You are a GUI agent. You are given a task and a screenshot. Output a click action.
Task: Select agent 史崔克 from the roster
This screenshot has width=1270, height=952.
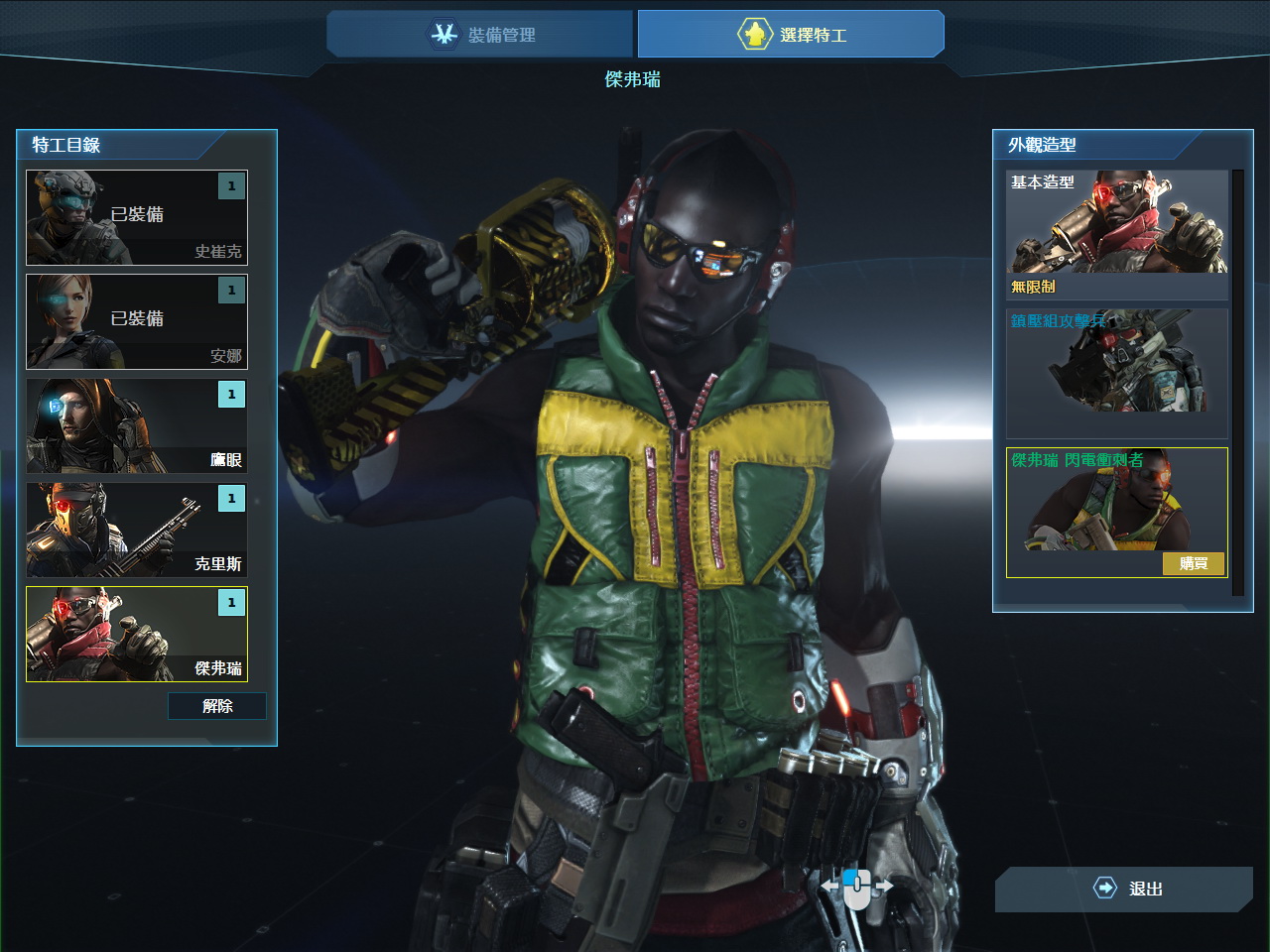pyautogui.click(x=137, y=217)
